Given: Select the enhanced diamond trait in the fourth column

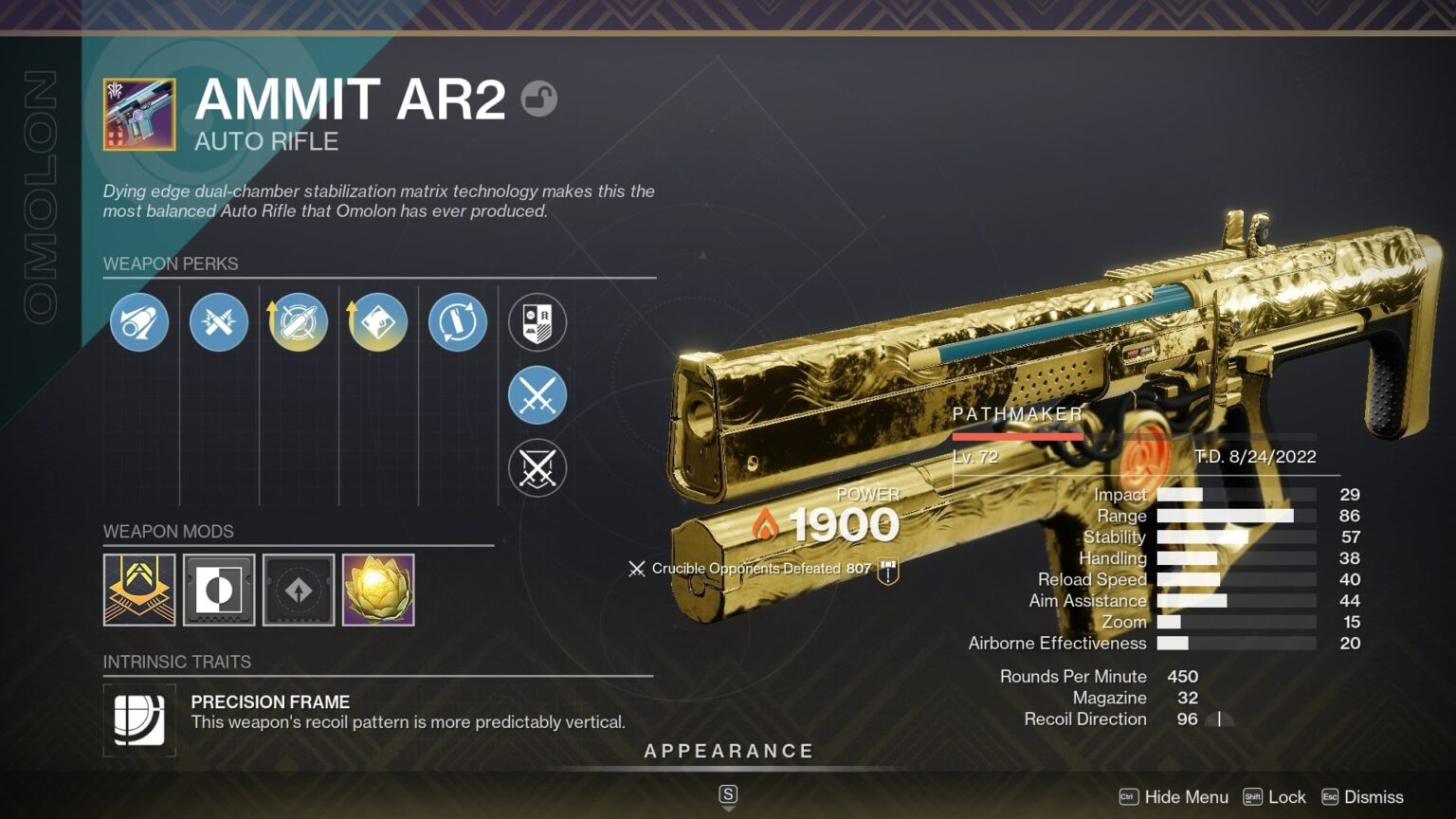Looking at the screenshot, I should (x=376, y=322).
